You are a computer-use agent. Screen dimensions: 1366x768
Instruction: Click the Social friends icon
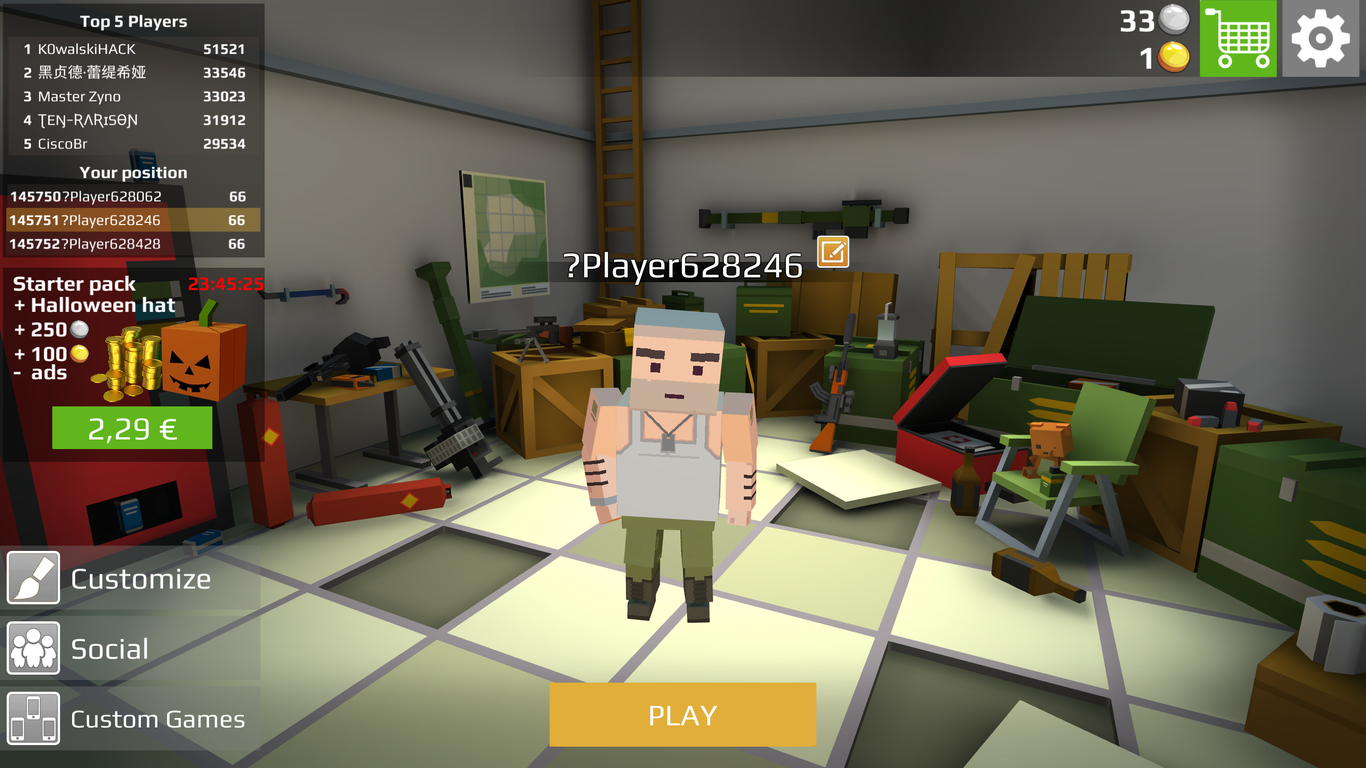click(x=33, y=648)
